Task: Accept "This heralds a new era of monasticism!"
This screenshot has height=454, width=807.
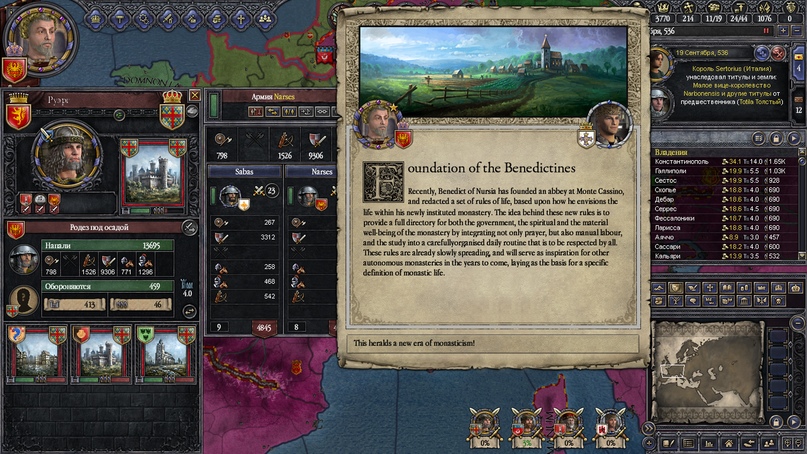Action: pyautogui.click(x=495, y=344)
